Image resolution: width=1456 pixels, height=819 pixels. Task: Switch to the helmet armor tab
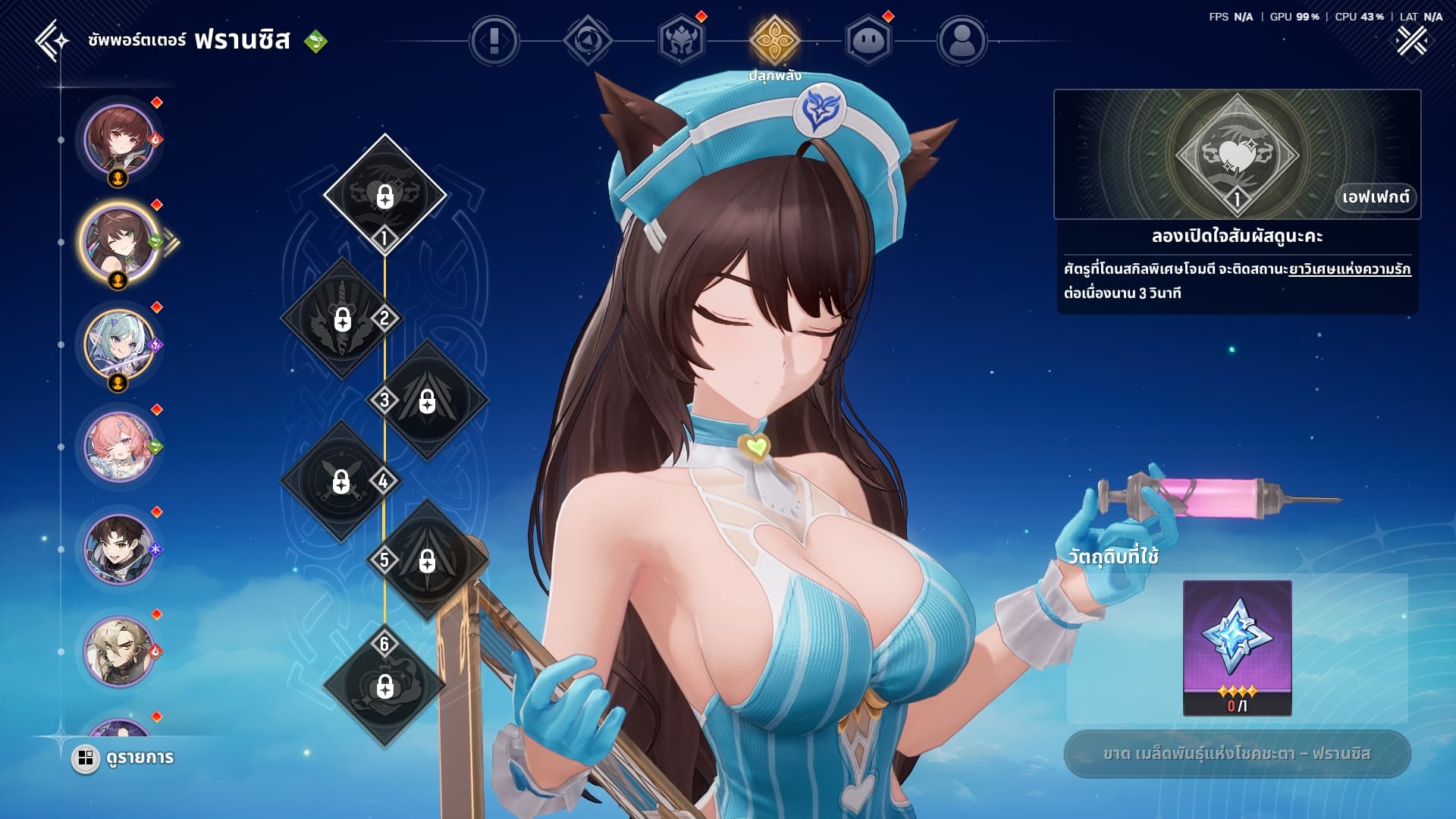[x=681, y=40]
